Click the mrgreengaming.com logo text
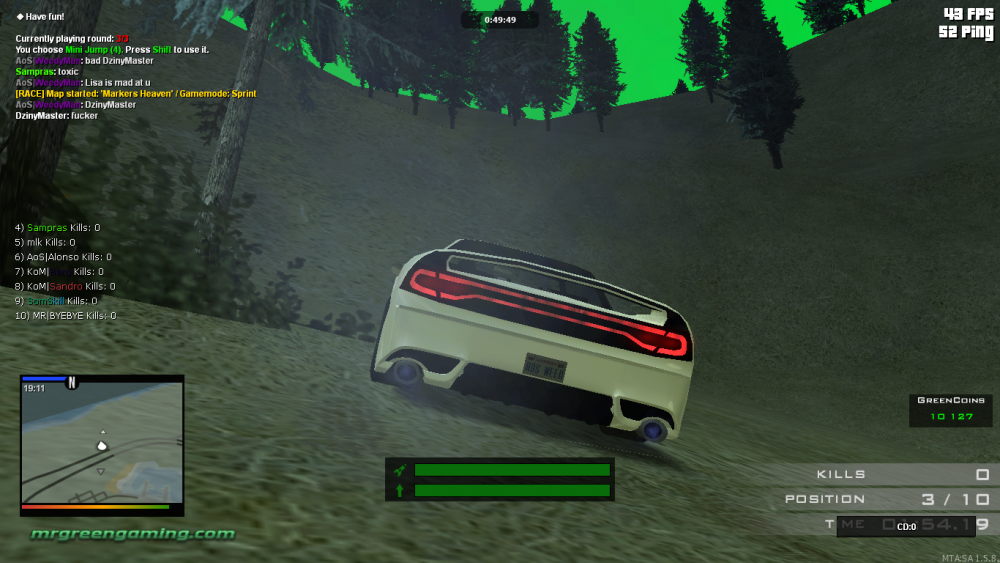This screenshot has width=1000, height=563. tap(132, 534)
